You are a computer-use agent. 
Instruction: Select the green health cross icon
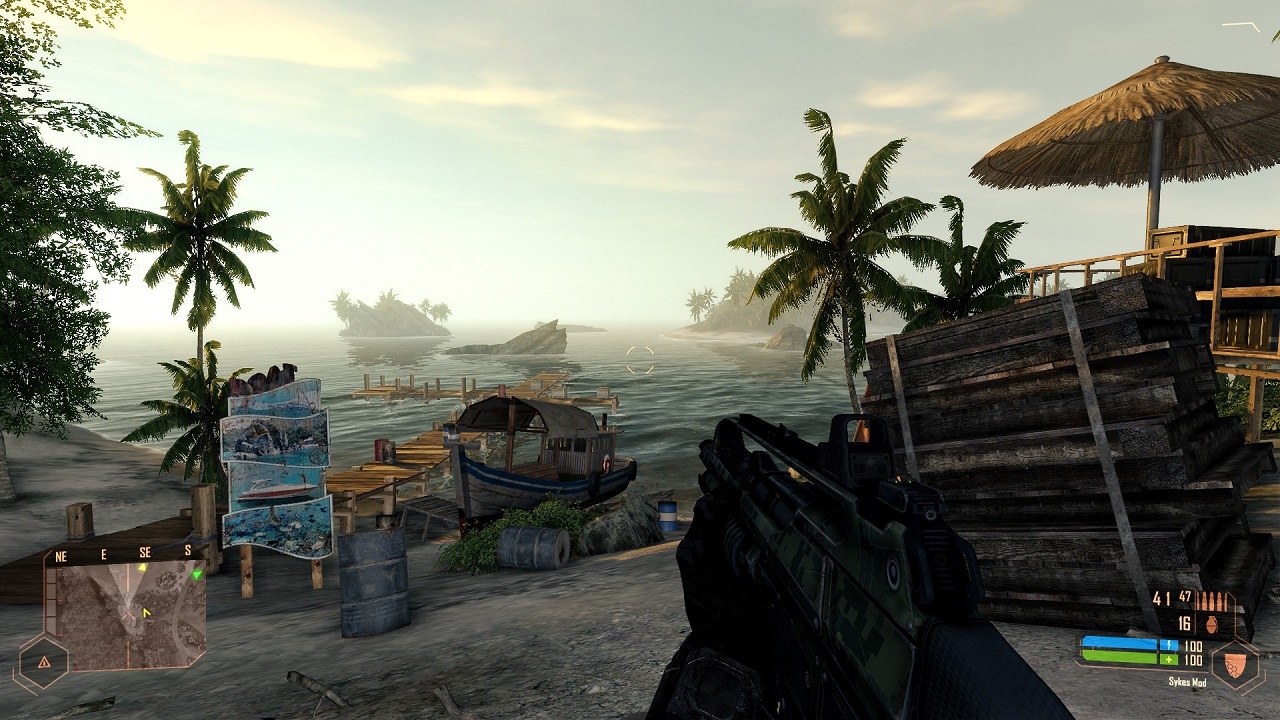coord(1170,659)
